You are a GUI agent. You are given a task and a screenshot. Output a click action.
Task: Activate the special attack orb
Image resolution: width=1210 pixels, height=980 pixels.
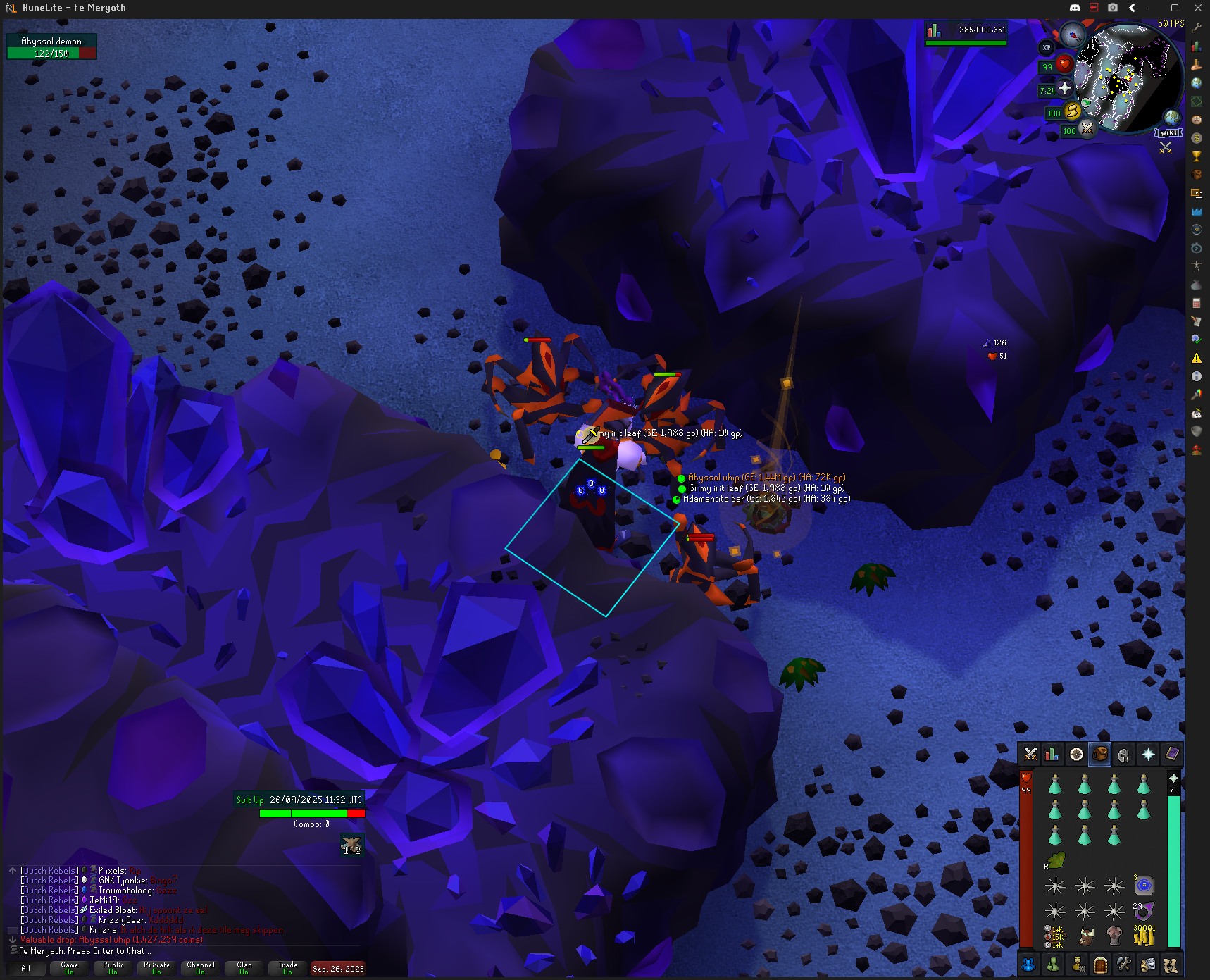coord(1087,129)
